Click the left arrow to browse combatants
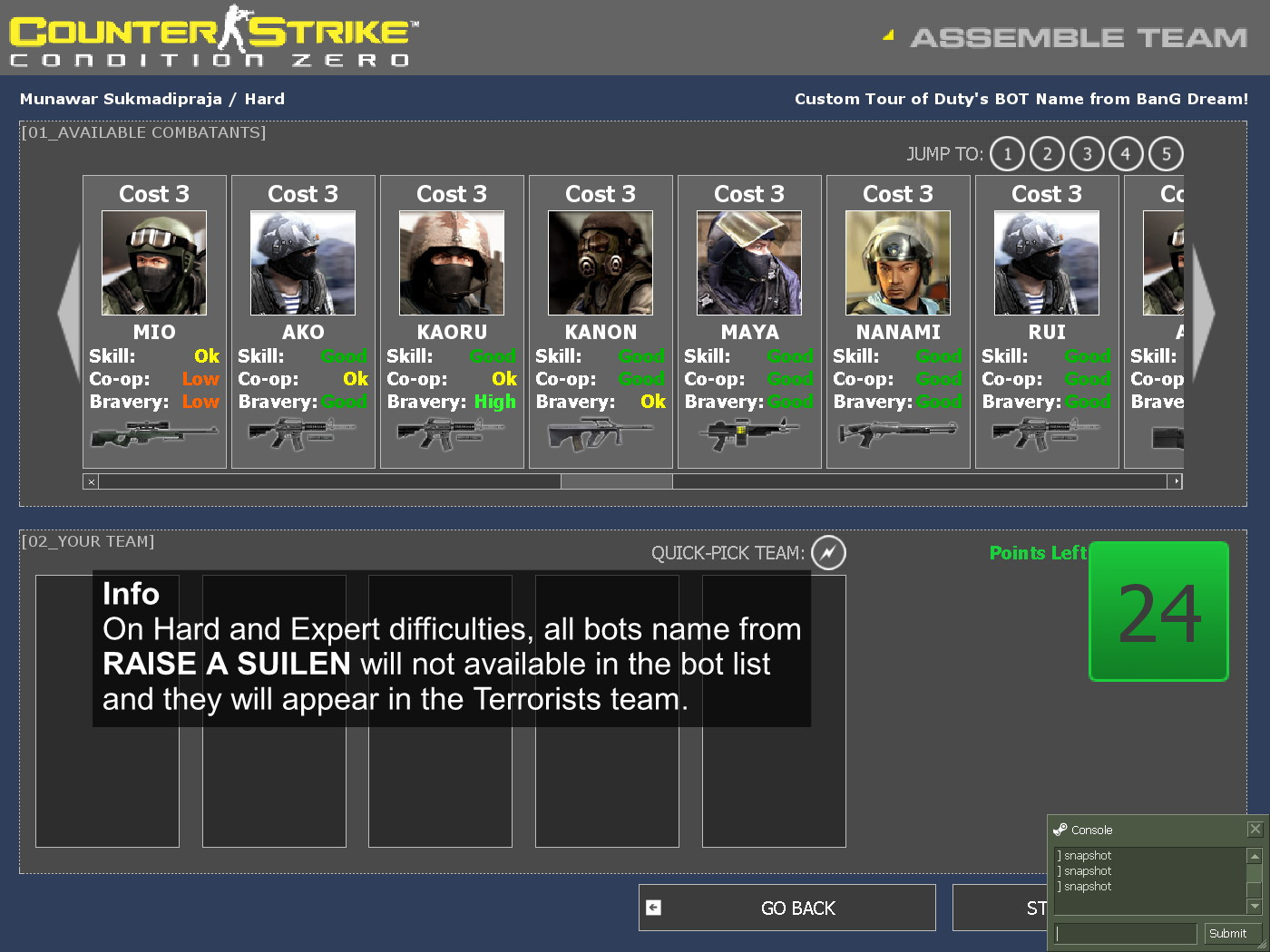This screenshot has width=1270, height=952. [68, 313]
